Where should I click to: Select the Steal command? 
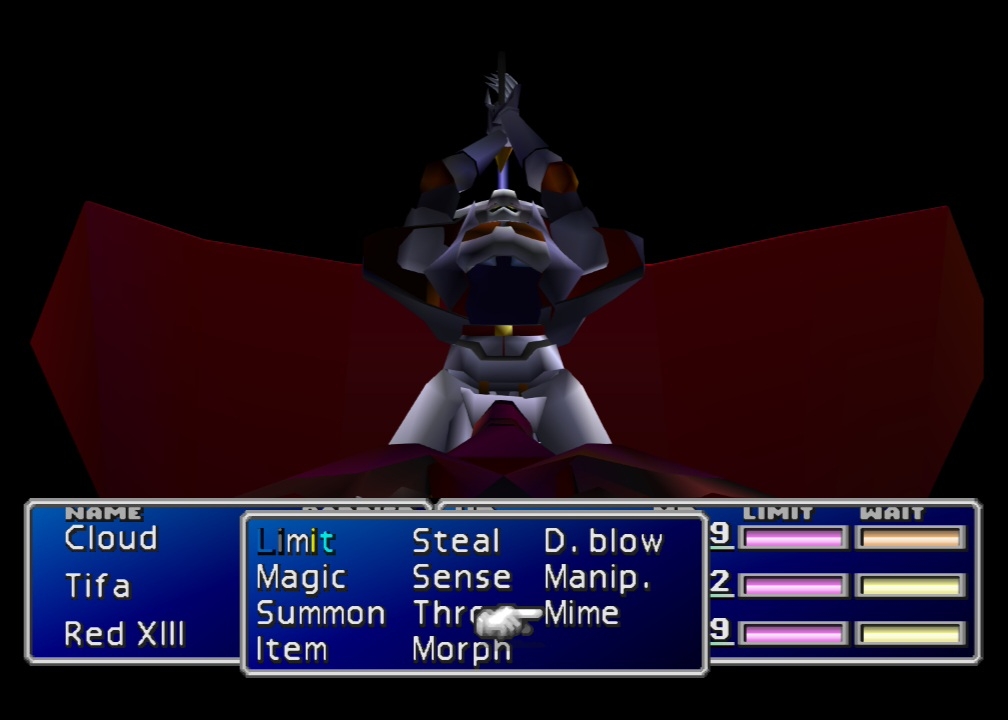click(456, 541)
